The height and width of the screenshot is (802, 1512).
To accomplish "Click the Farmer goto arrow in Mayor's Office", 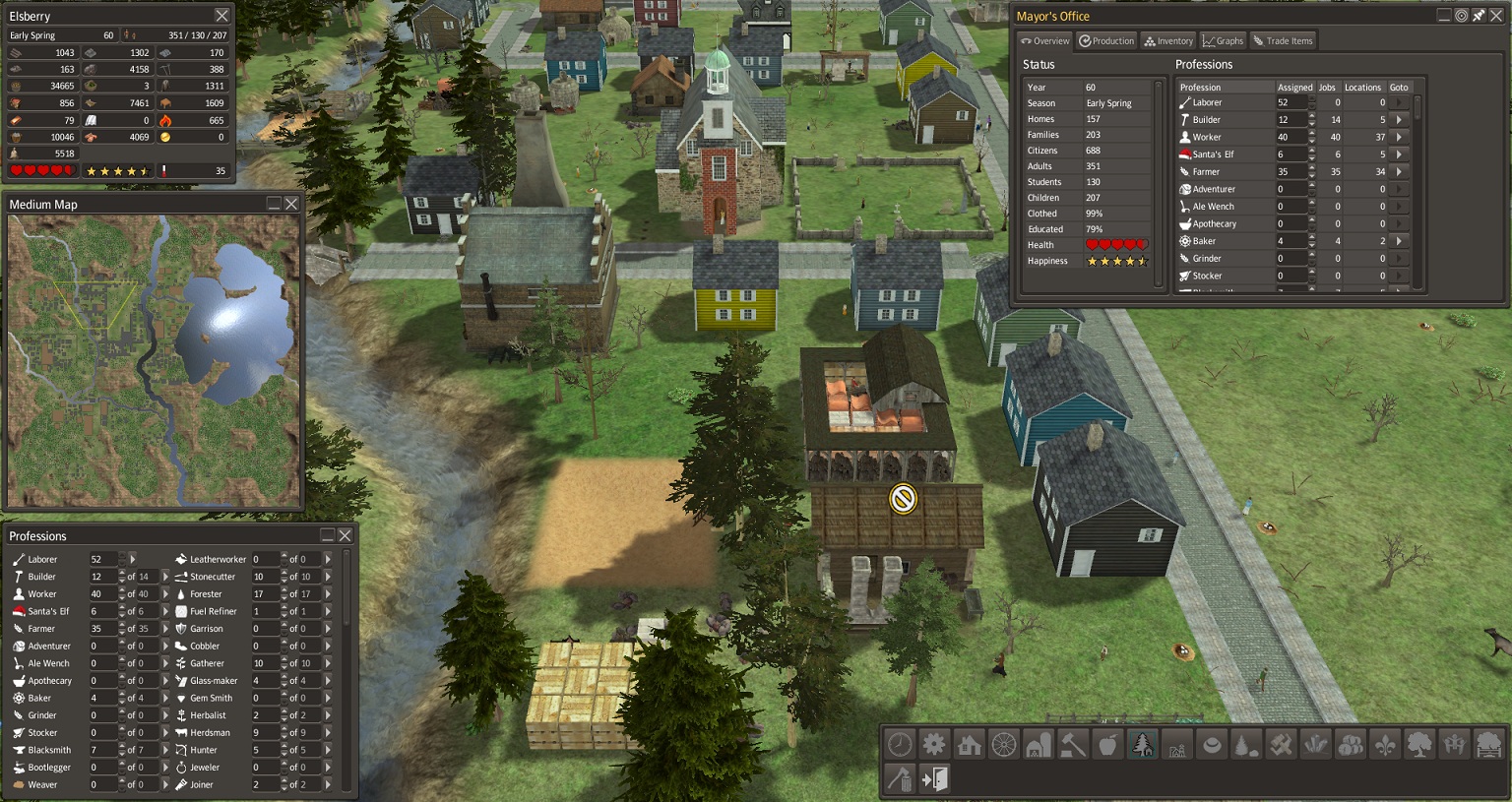I will click(1399, 172).
